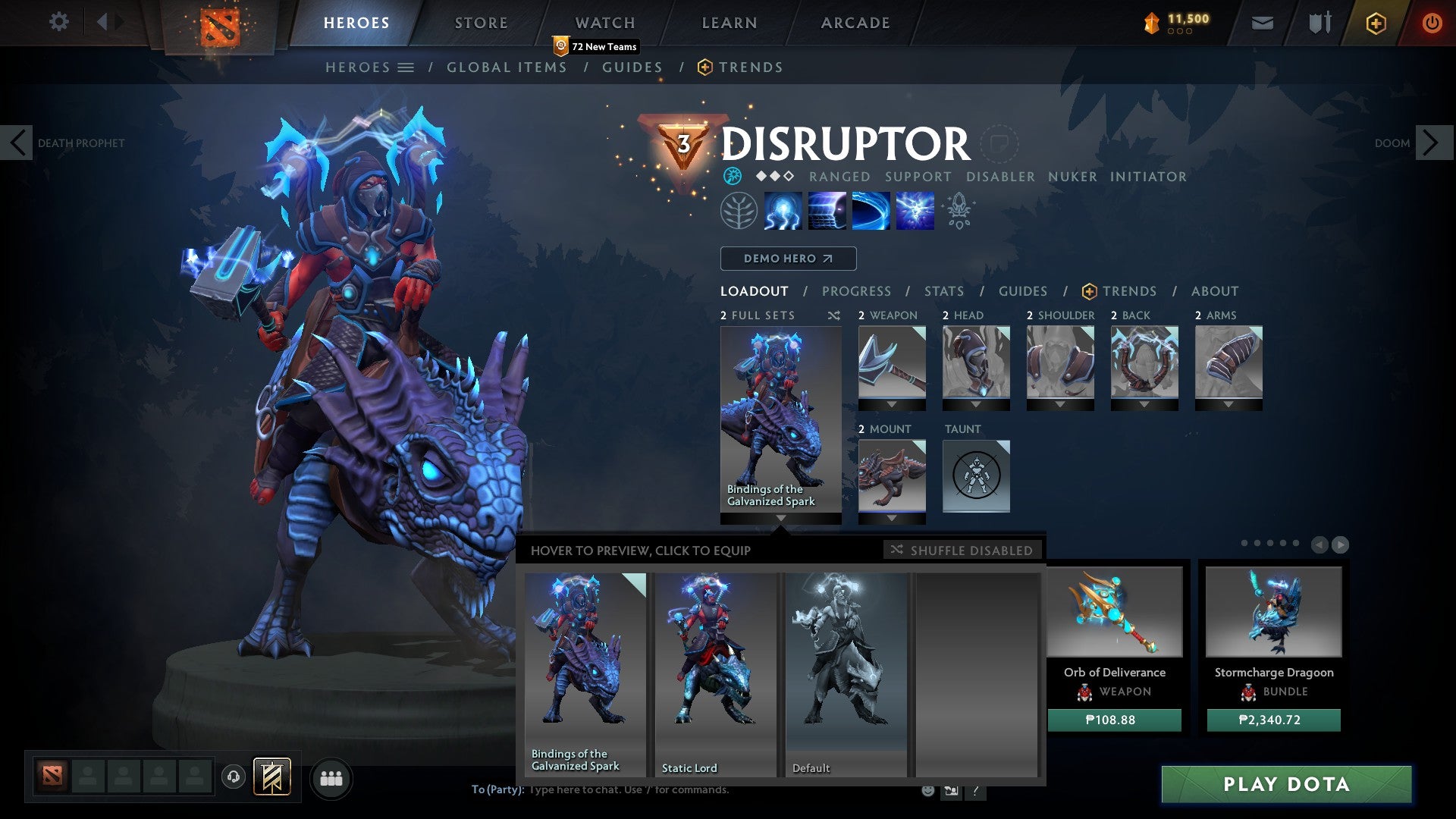This screenshot has width=1456, height=819.
Task: Expand the Weapon slot dropdown arrow
Action: (891, 405)
